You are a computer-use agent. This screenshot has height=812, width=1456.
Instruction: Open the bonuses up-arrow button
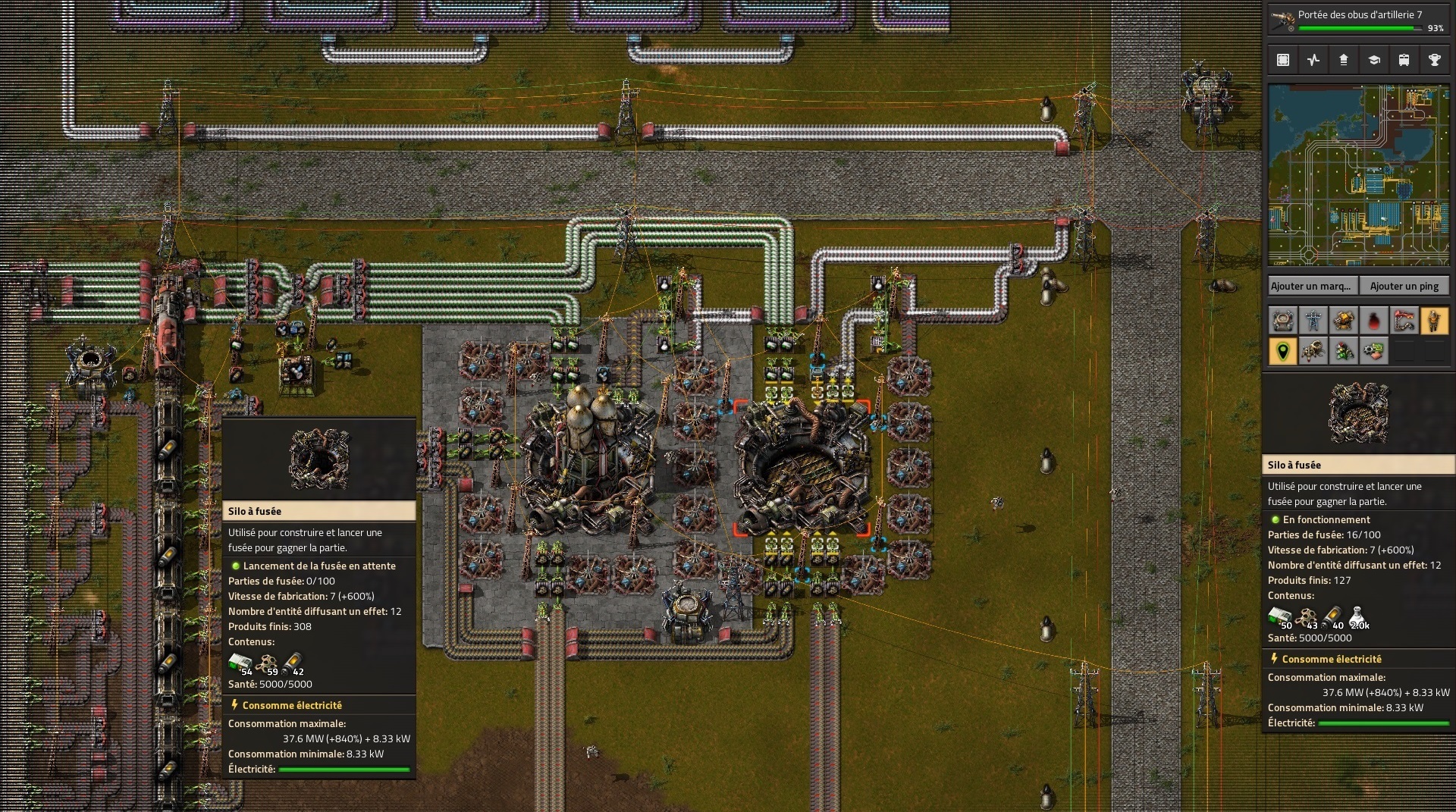pos(1344,60)
